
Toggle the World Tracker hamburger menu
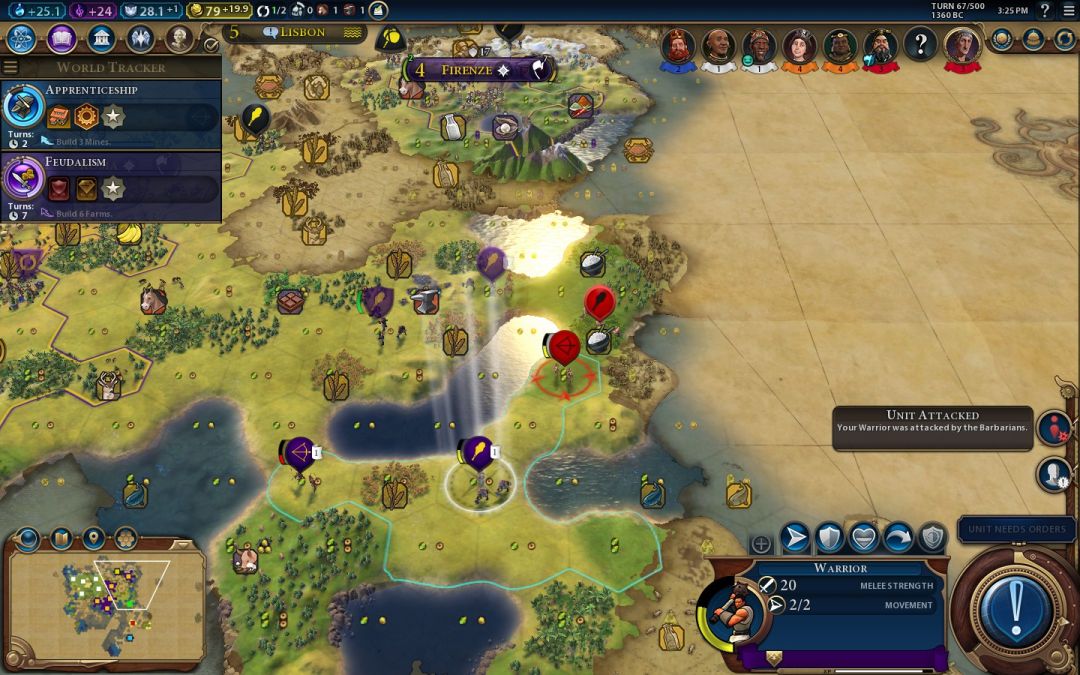point(11,67)
